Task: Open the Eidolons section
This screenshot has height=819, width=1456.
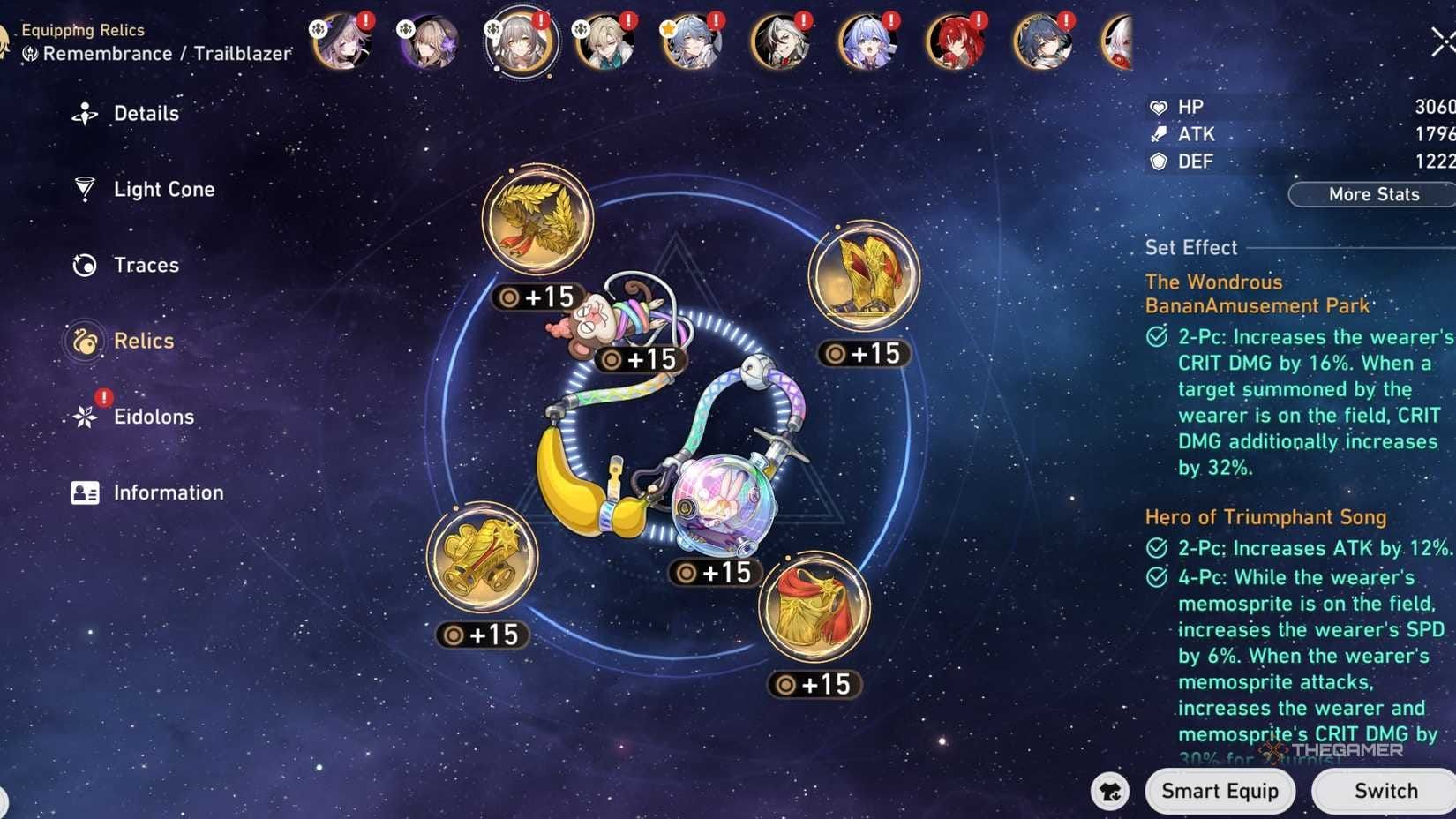Action: click(x=84, y=416)
